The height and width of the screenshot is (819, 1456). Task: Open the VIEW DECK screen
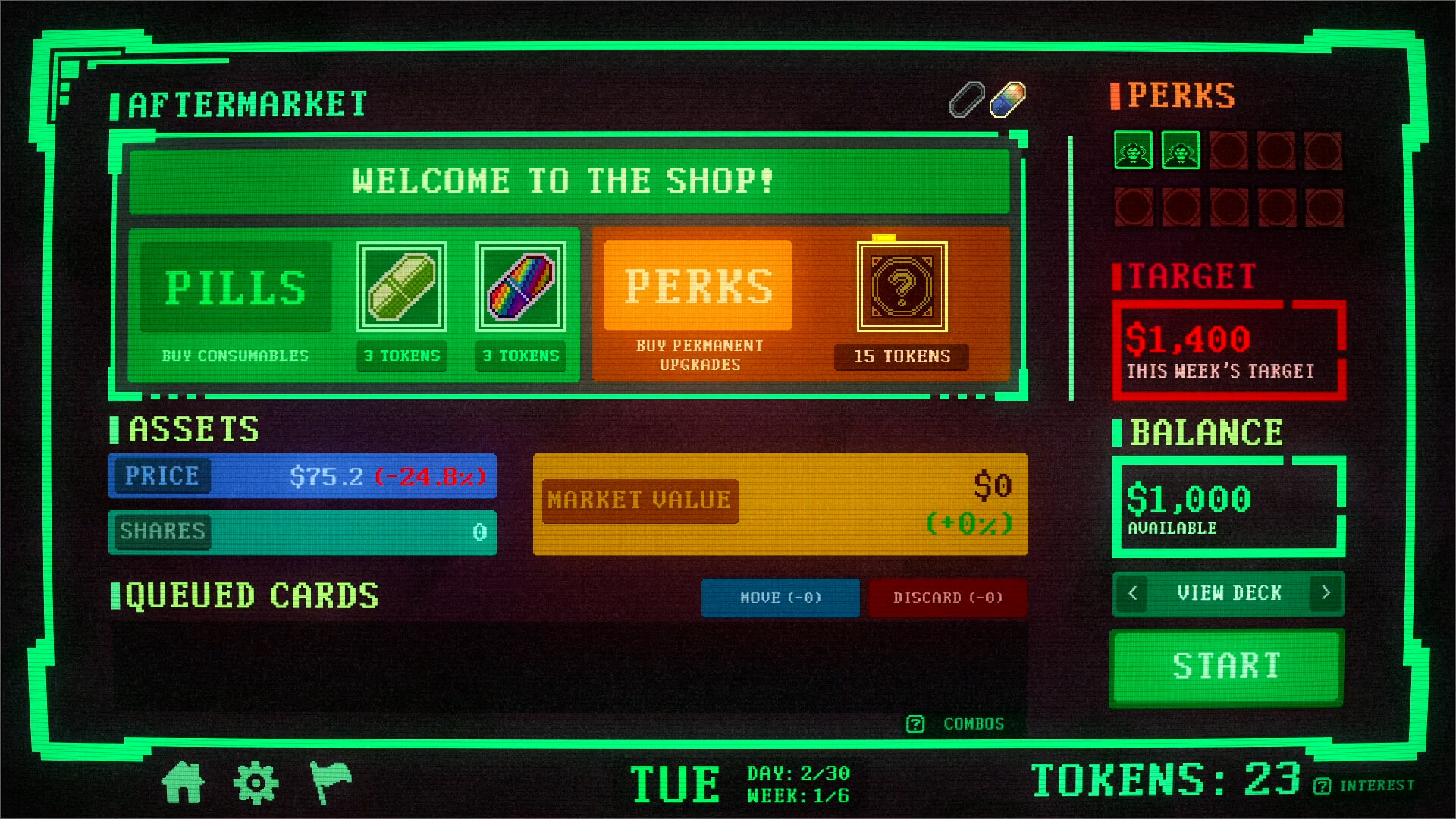1228,594
